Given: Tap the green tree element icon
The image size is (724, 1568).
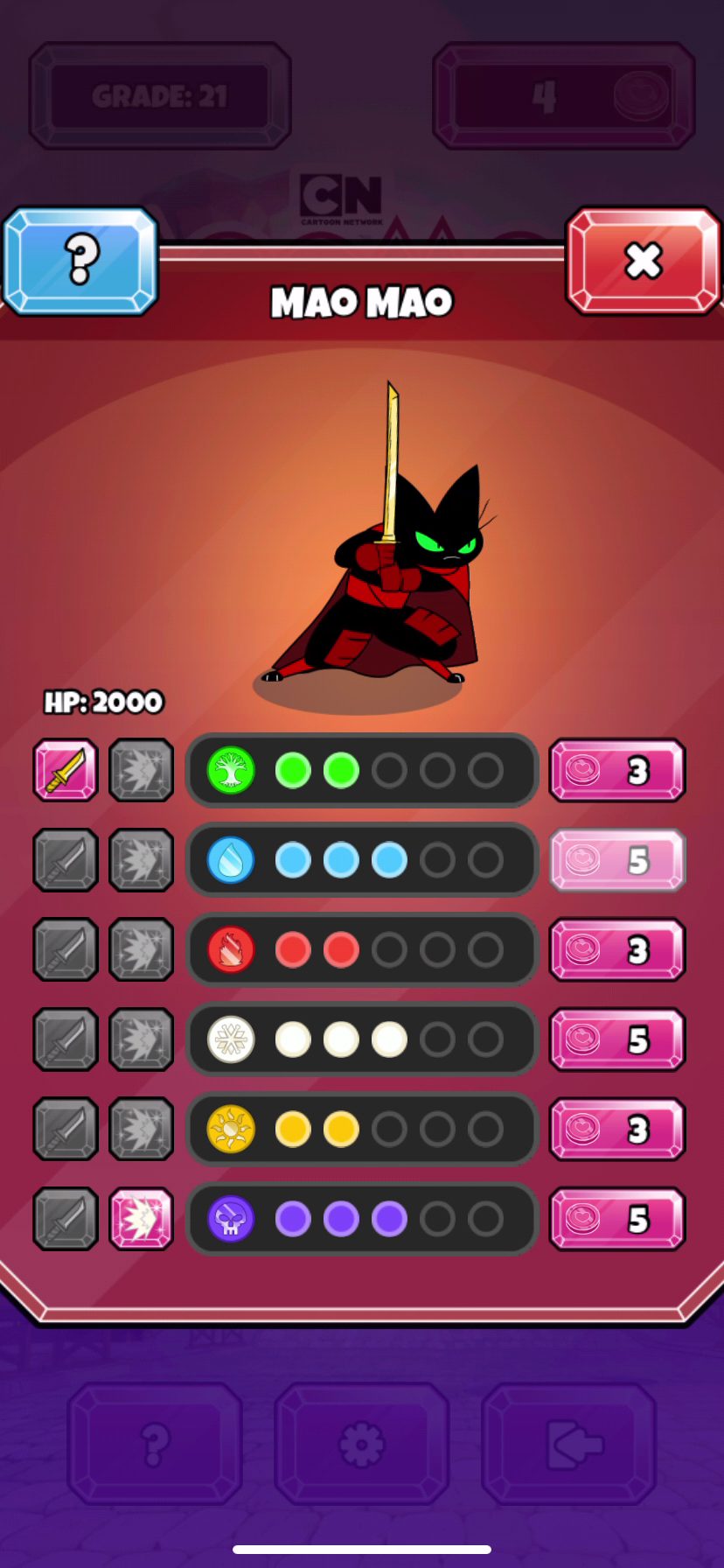Looking at the screenshot, I should [x=231, y=771].
